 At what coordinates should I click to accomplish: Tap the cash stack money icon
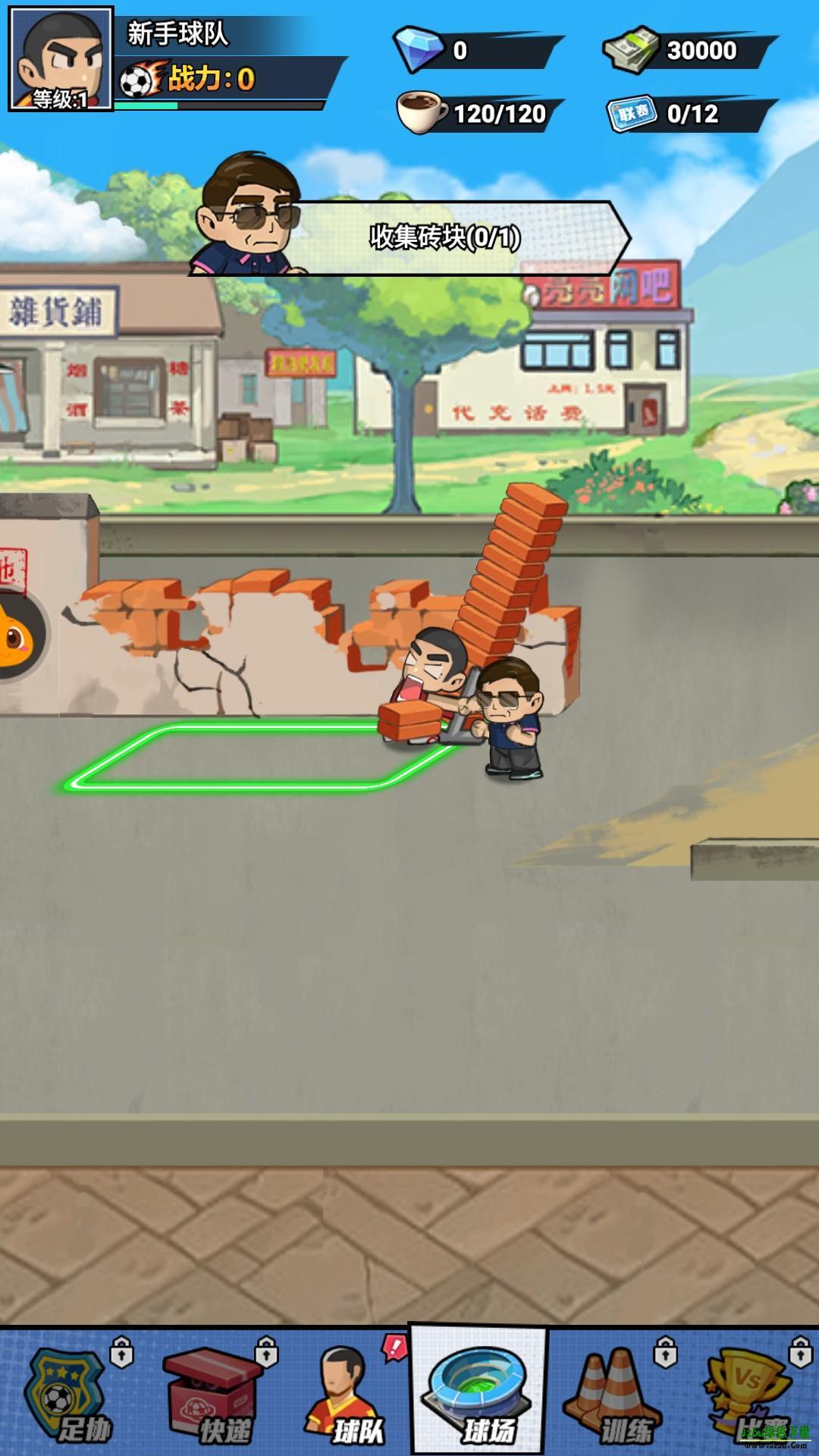632,50
